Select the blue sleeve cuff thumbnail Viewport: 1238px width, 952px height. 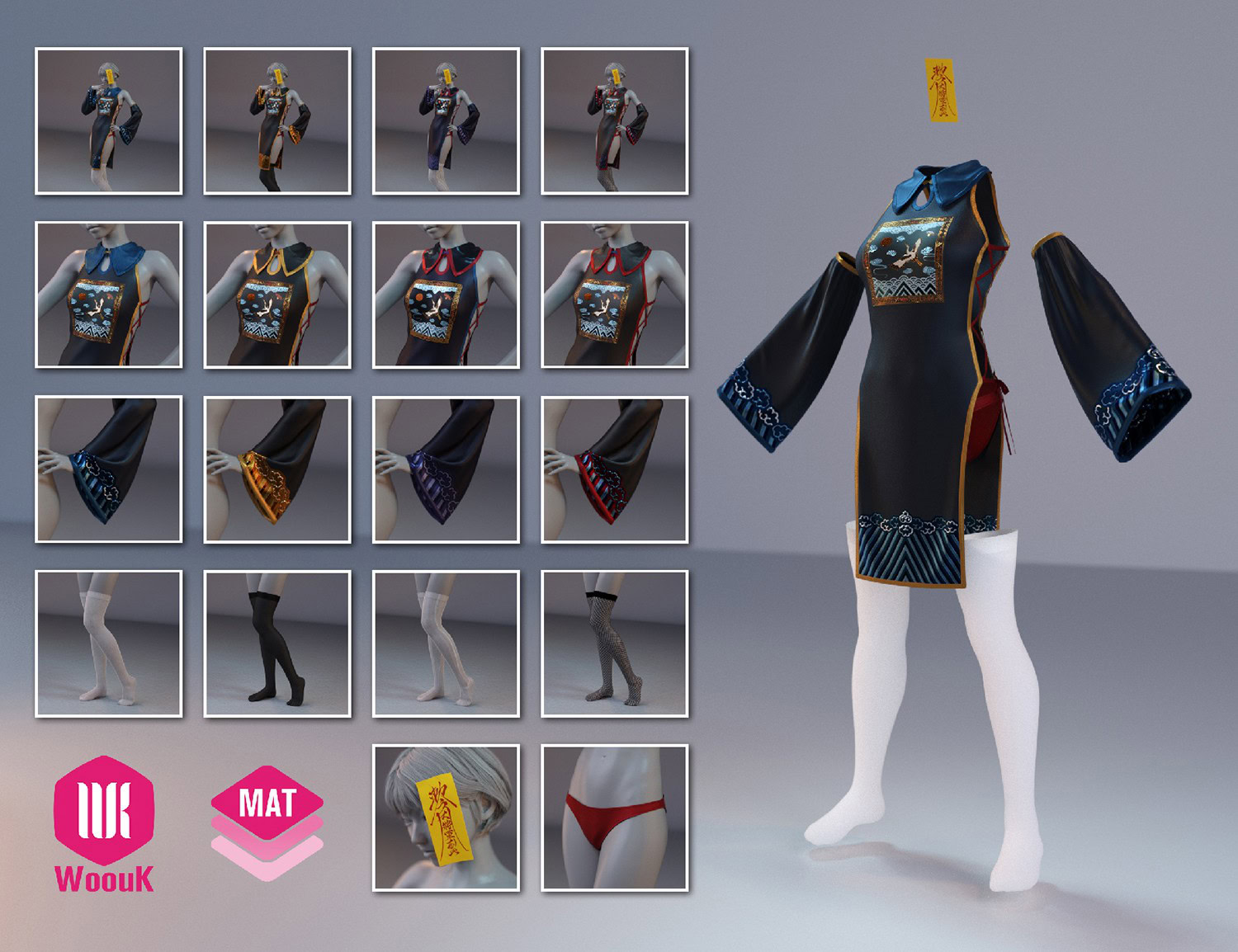click(108, 469)
